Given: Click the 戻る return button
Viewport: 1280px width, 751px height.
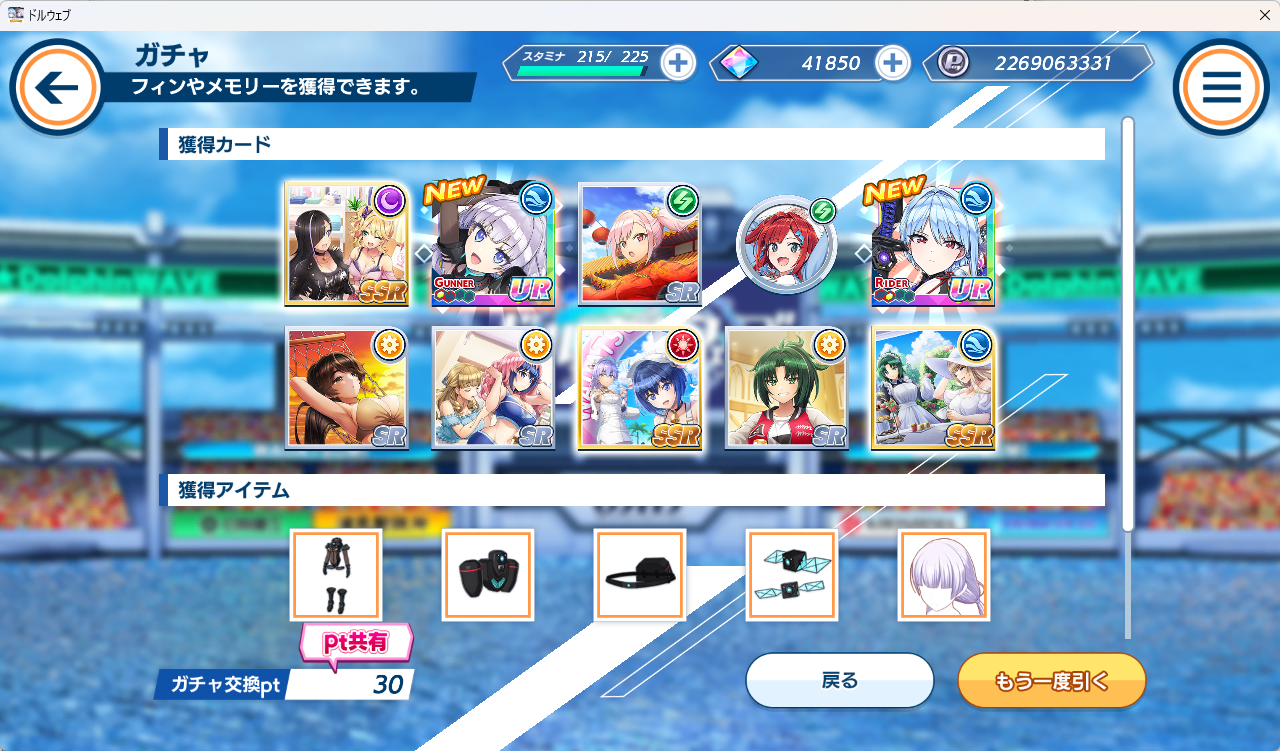Looking at the screenshot, I should pyautogui.click(x=839, y=681).
